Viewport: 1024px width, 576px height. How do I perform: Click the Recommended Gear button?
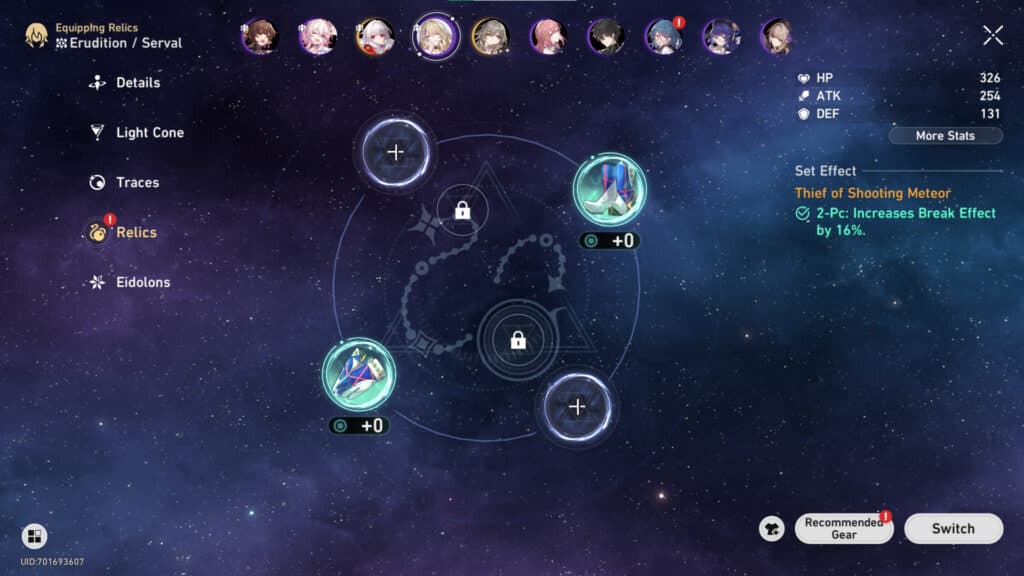tap(843, 529)
